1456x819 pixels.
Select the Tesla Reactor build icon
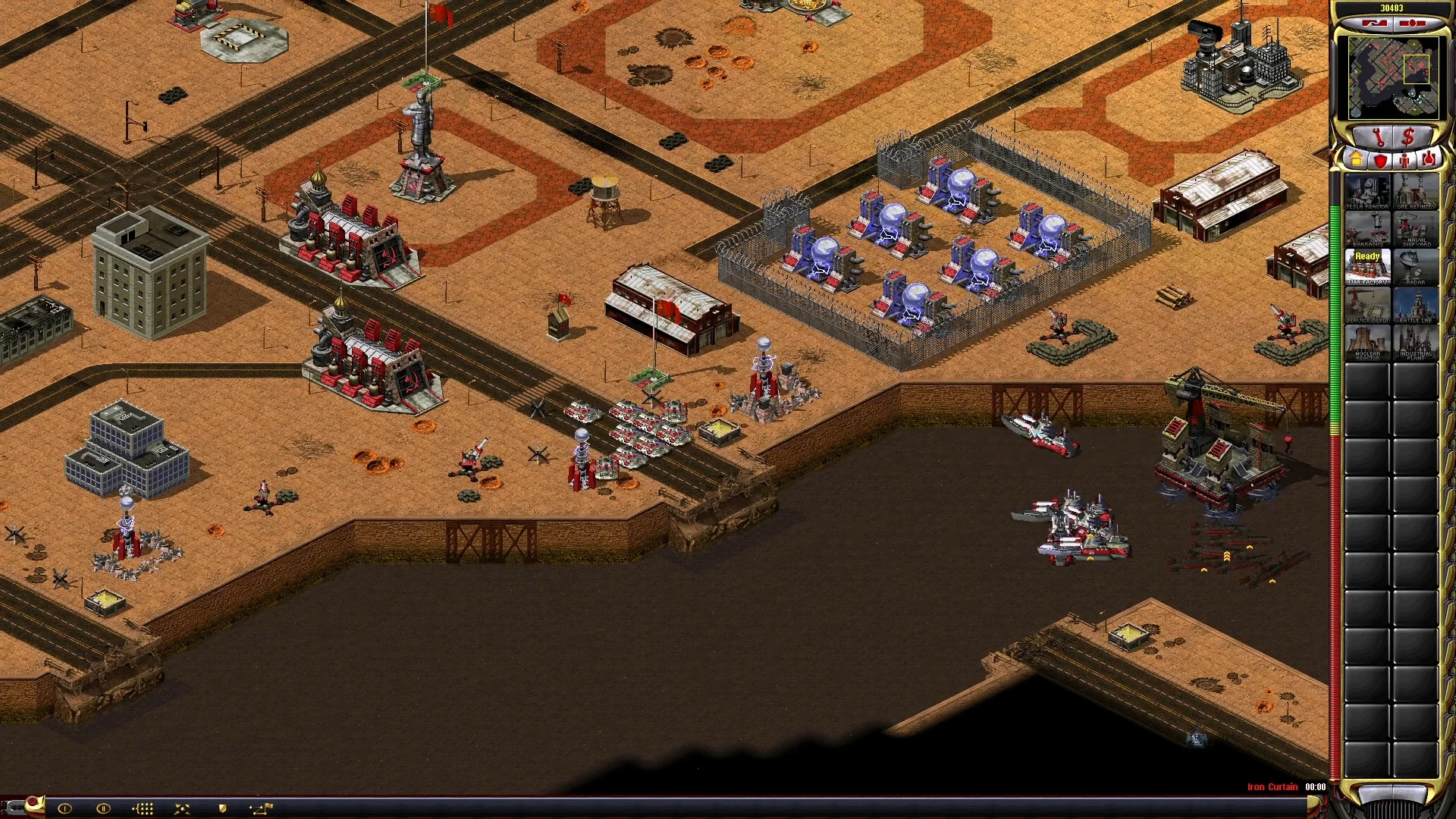1367,193
